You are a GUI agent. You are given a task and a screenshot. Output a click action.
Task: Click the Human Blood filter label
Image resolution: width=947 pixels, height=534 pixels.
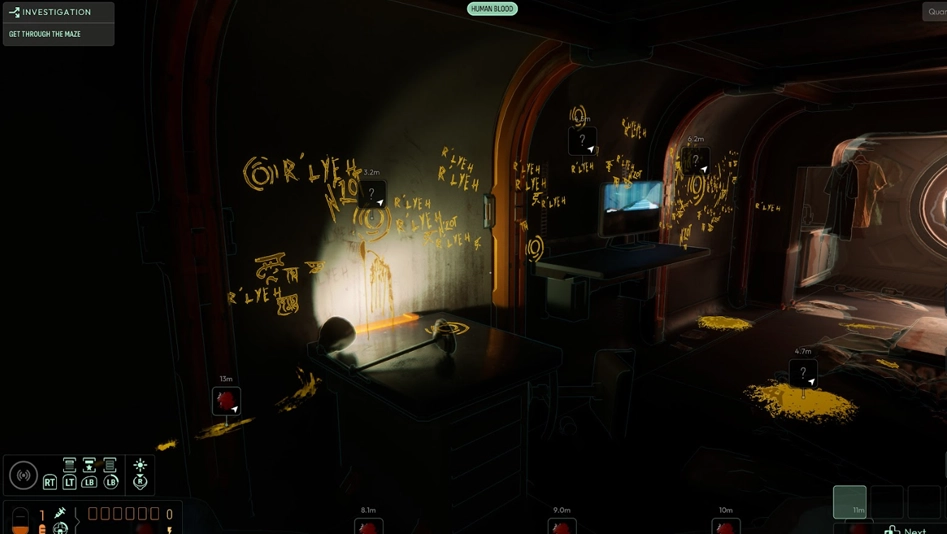coord(492,9)
